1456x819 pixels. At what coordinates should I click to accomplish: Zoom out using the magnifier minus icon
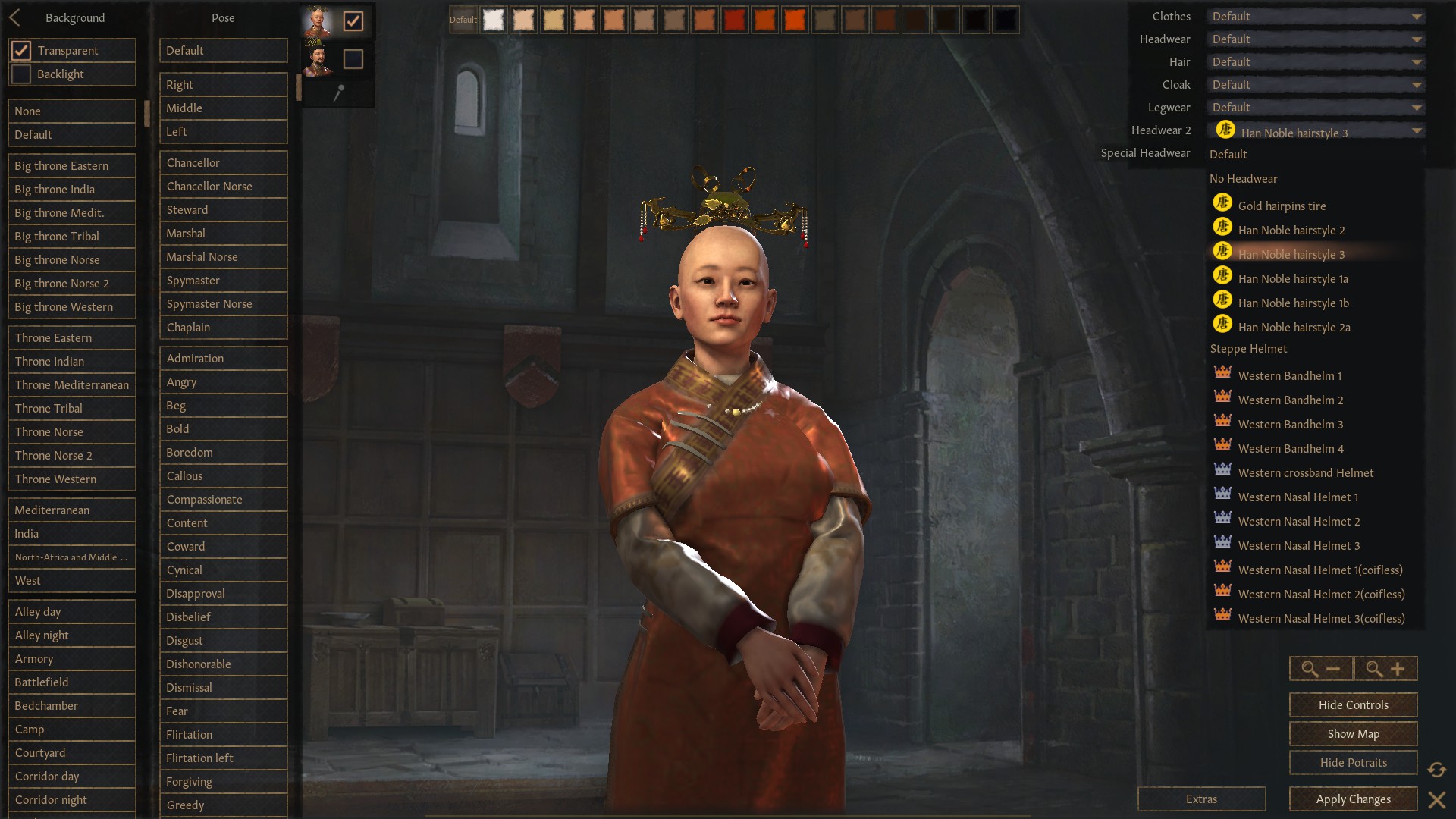1321,668
